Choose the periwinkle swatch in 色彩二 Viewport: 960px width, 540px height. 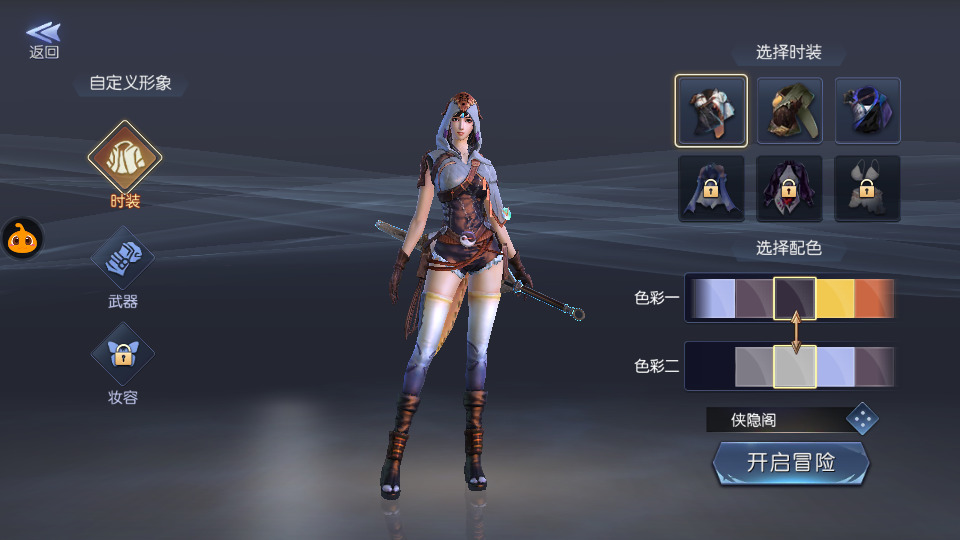pyautogui.click(x=836, y=366)
